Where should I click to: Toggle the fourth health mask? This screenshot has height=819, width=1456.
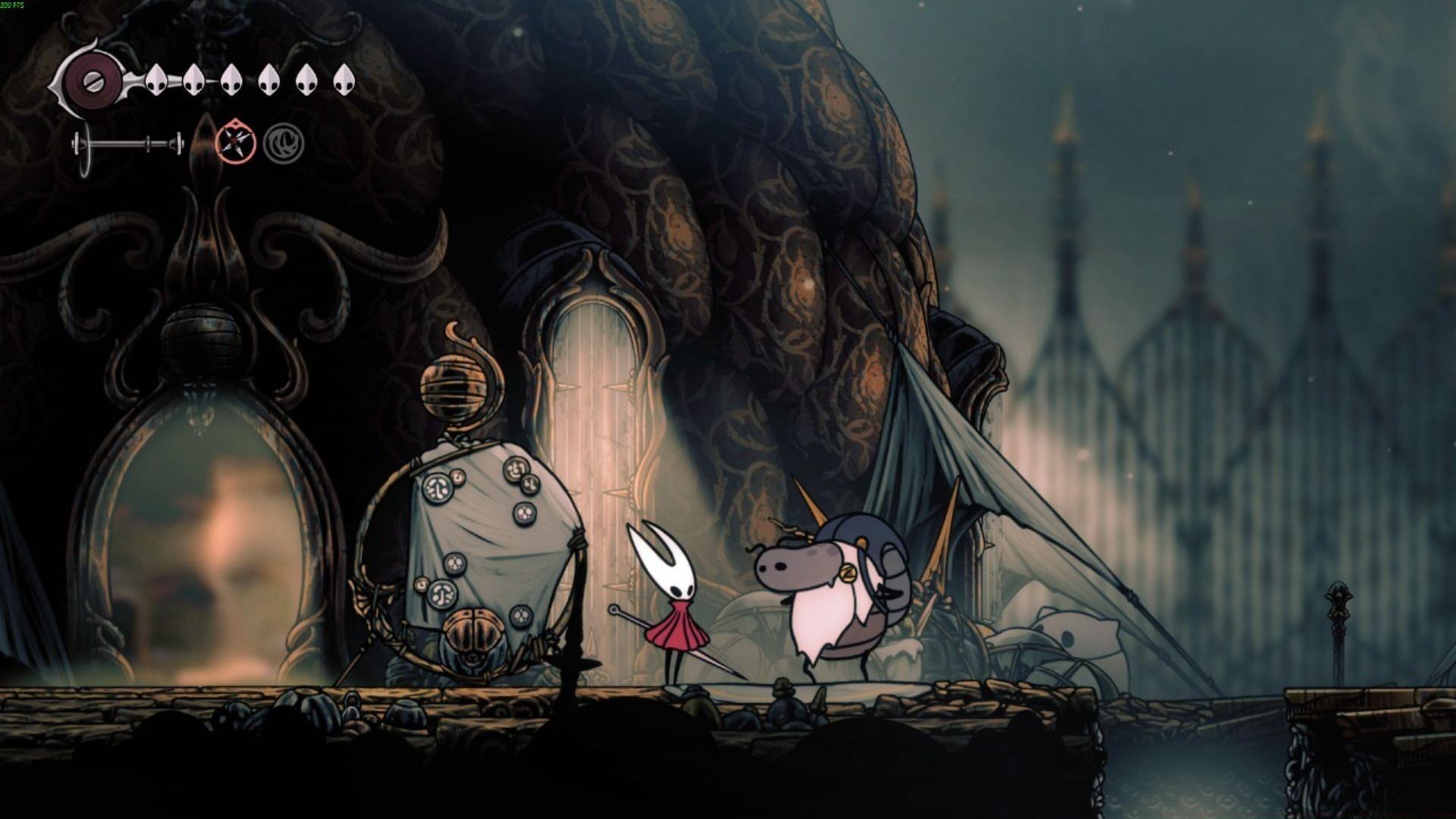[270, 80]
